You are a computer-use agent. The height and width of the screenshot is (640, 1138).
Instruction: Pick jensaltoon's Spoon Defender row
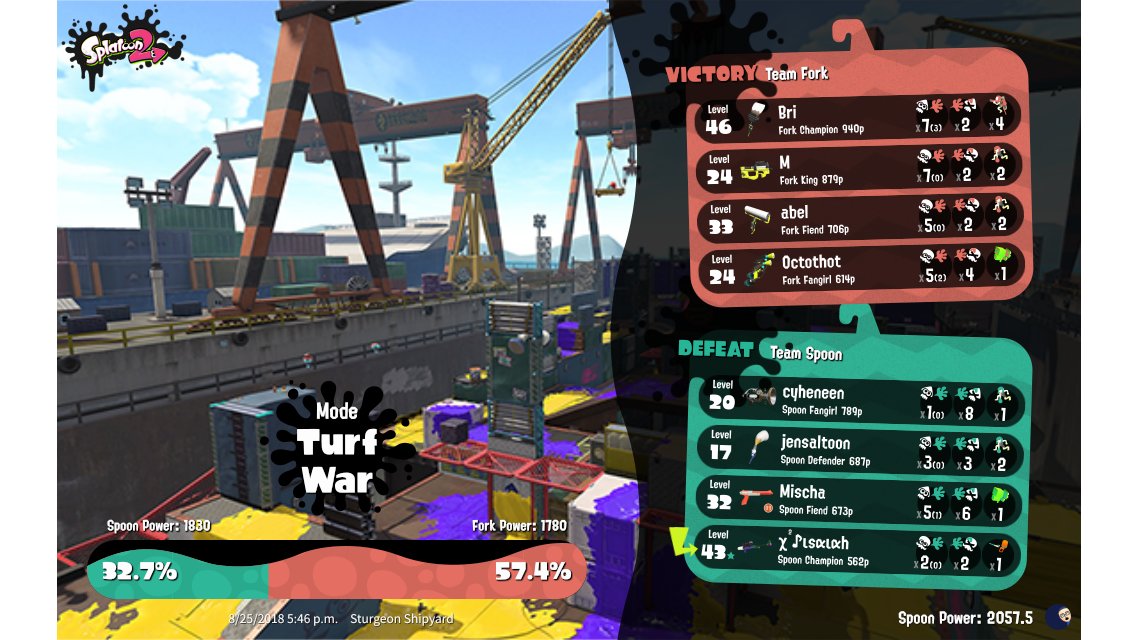point(858,451)
